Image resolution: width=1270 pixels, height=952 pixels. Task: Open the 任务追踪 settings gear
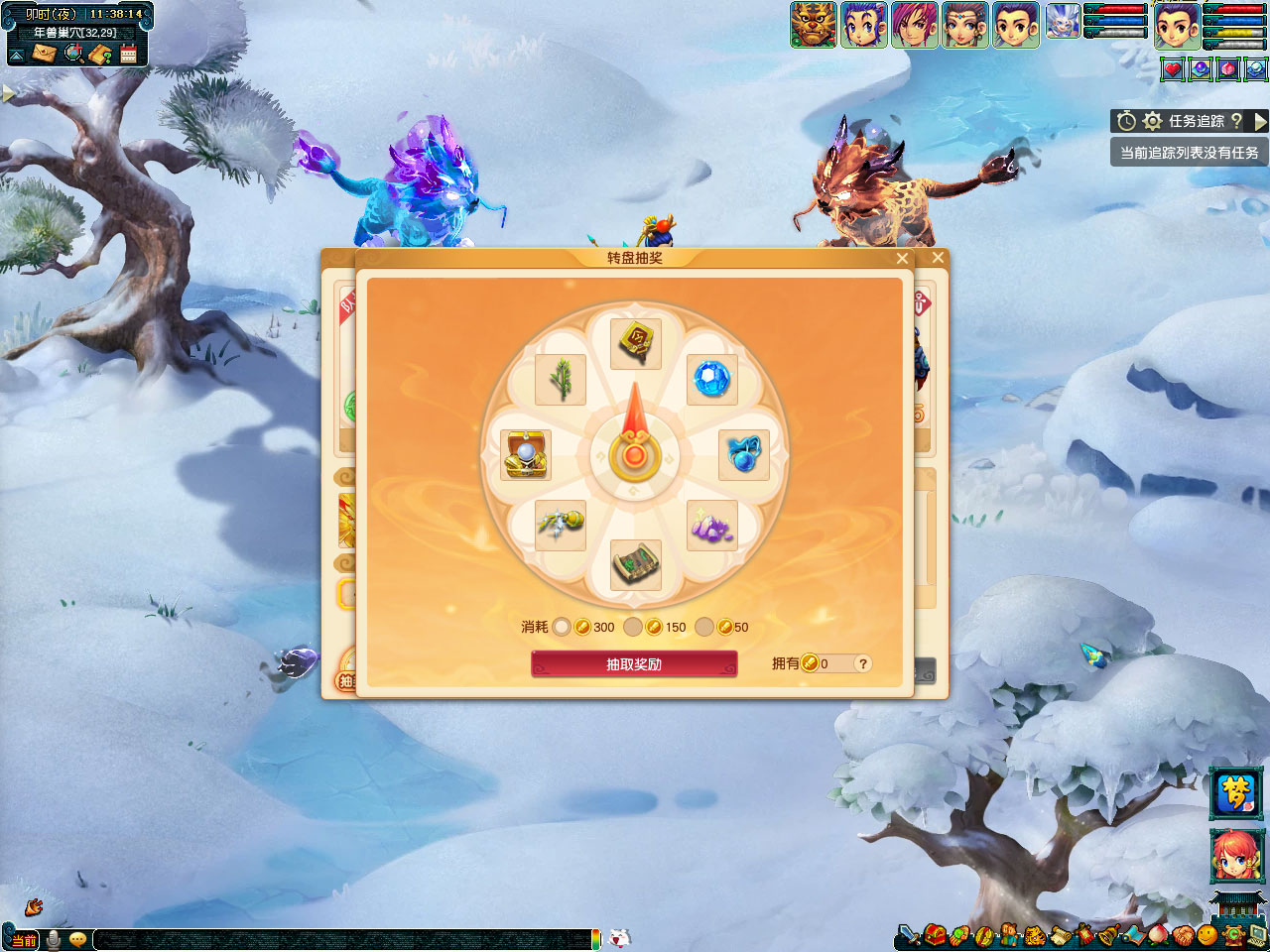pyautogui.click(x=1152, y=121)
